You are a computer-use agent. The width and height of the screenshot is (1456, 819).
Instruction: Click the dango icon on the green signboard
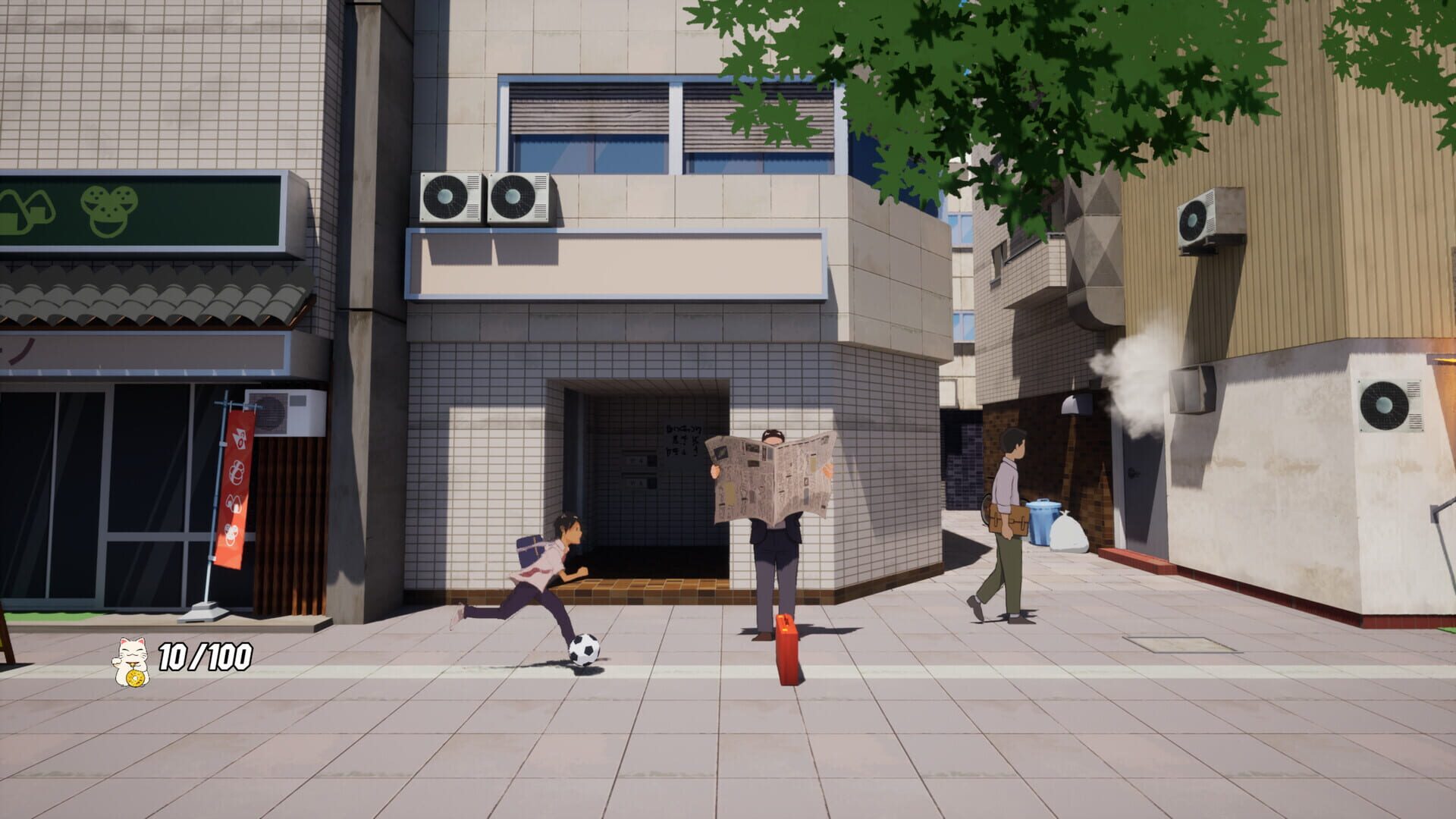(110, 211)
